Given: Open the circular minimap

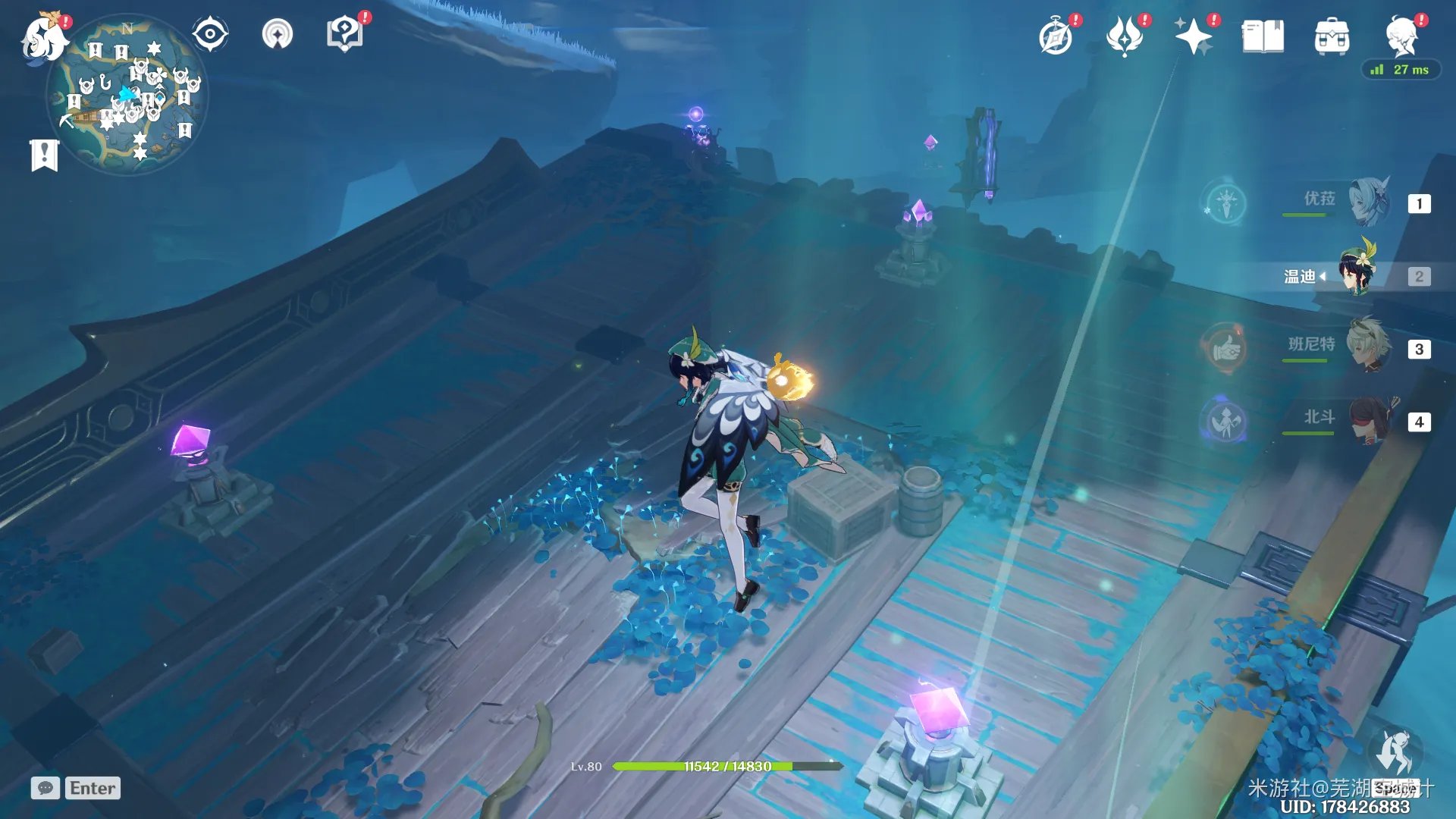Looking at the screenshot, I should (127, 96).
